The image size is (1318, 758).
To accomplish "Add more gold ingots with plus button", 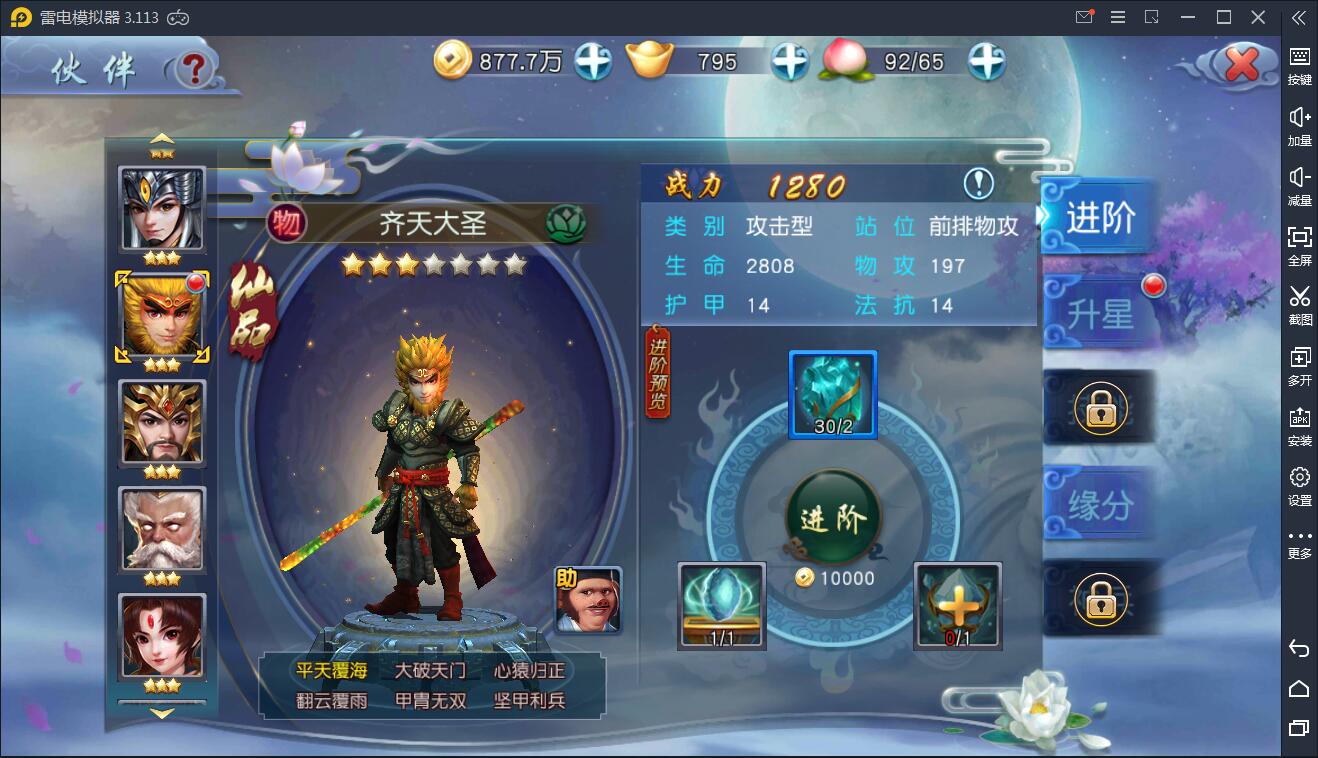I will (x=789, y=62).
